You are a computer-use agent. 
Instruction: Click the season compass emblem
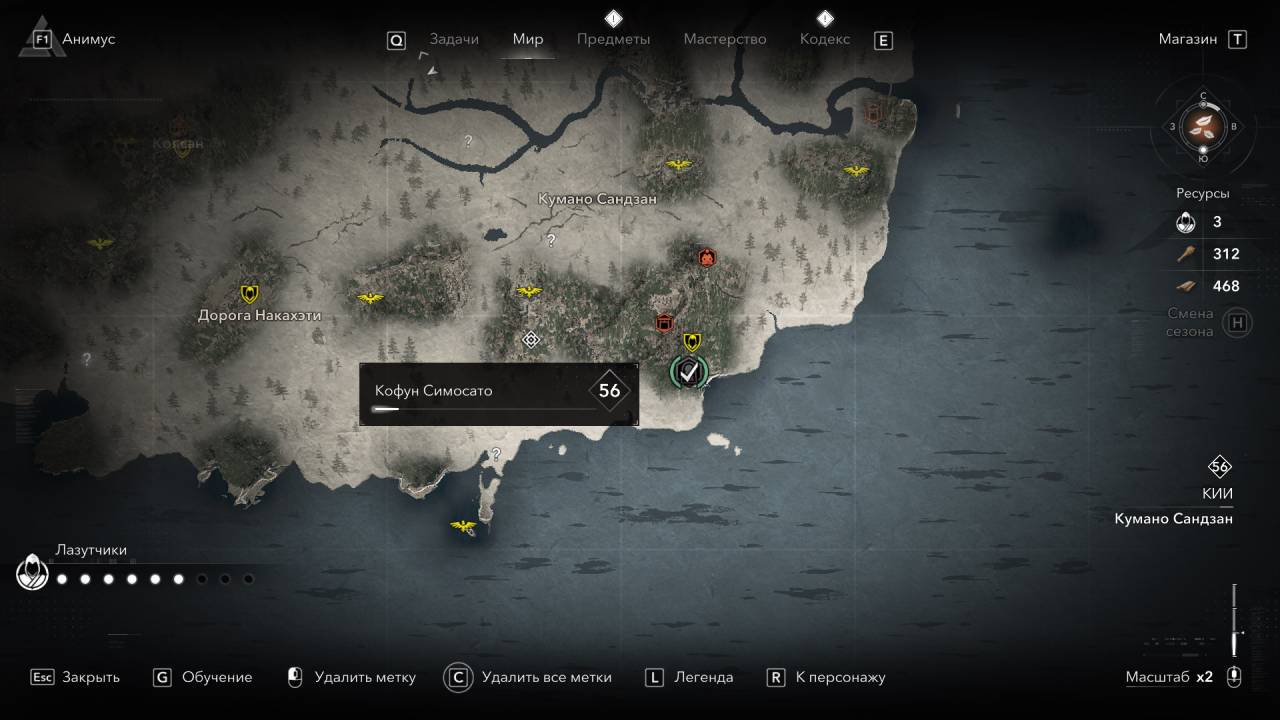(1203, 127)
